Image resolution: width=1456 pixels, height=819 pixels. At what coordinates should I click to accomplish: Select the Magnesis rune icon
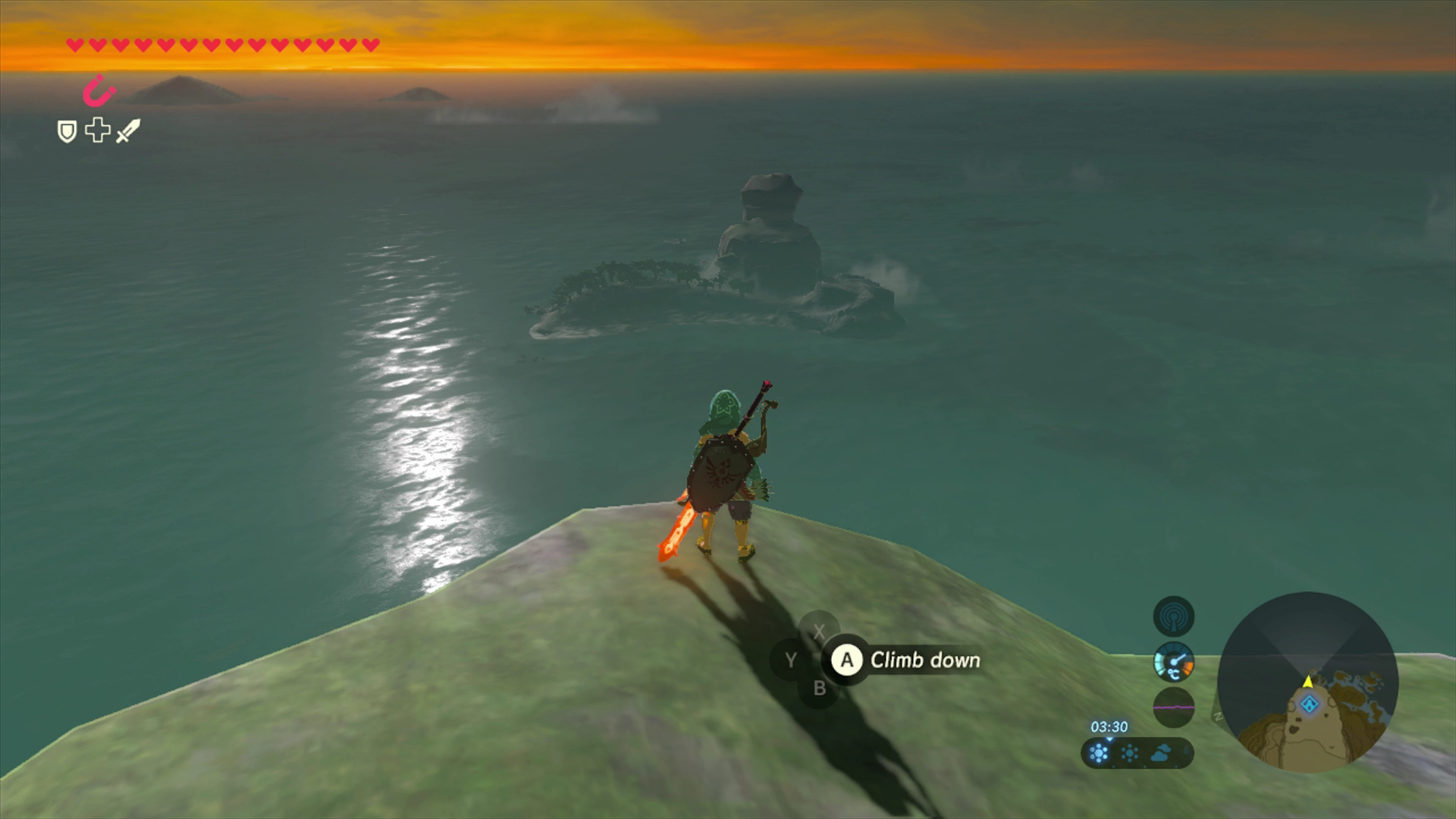click(98, 90)
